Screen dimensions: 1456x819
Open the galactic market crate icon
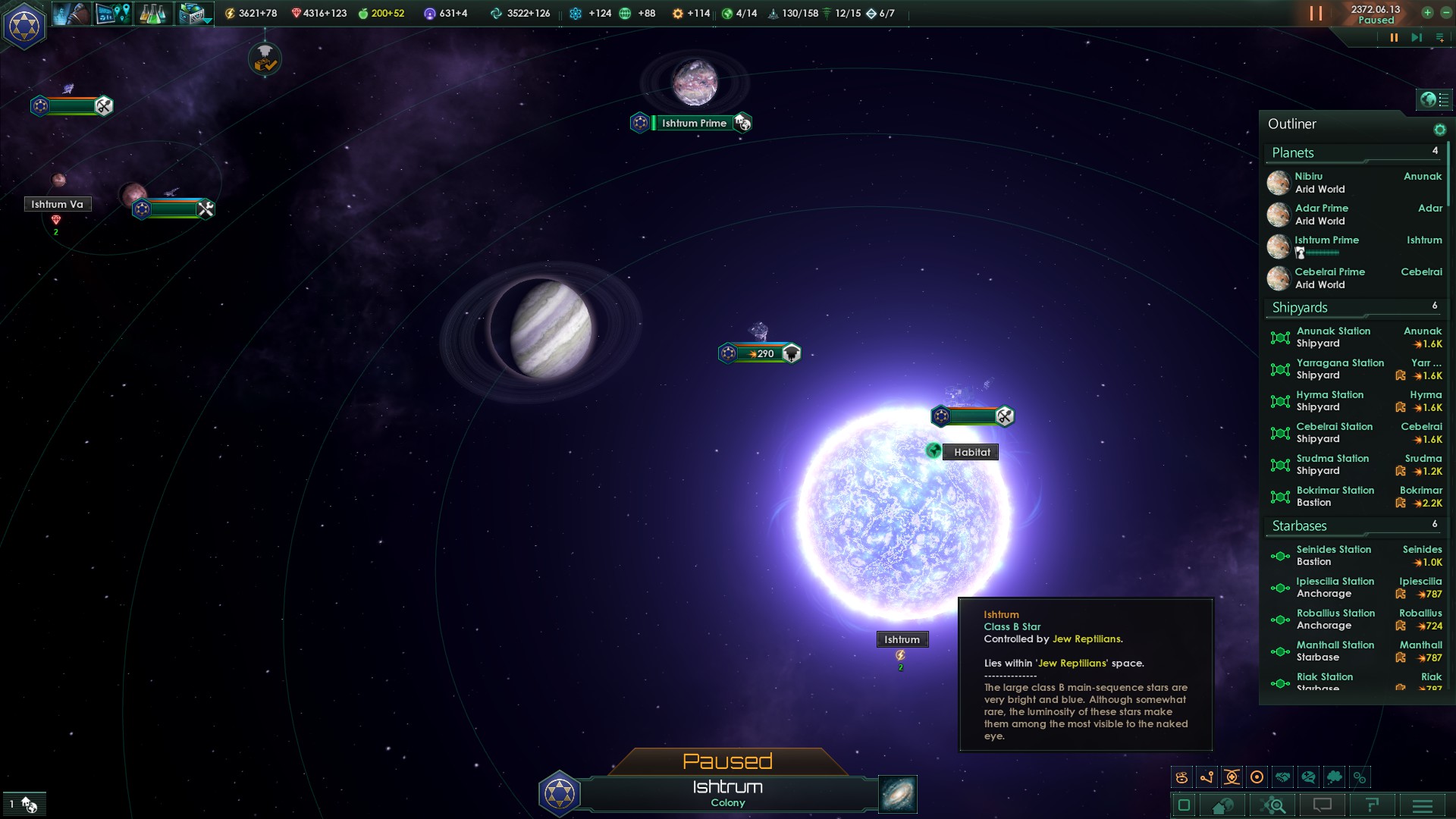pyautogui.click(x=190, y=13)
